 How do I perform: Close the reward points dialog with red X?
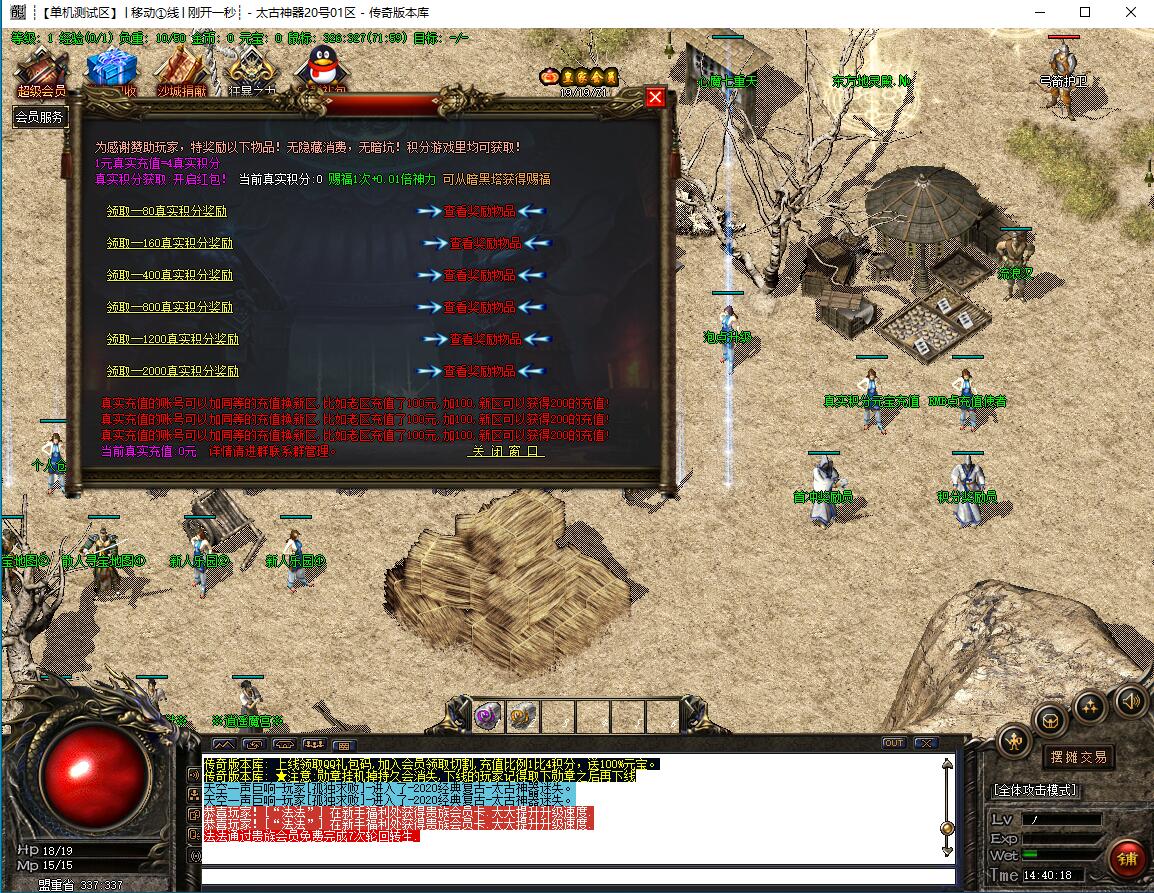tap(655, 97)
